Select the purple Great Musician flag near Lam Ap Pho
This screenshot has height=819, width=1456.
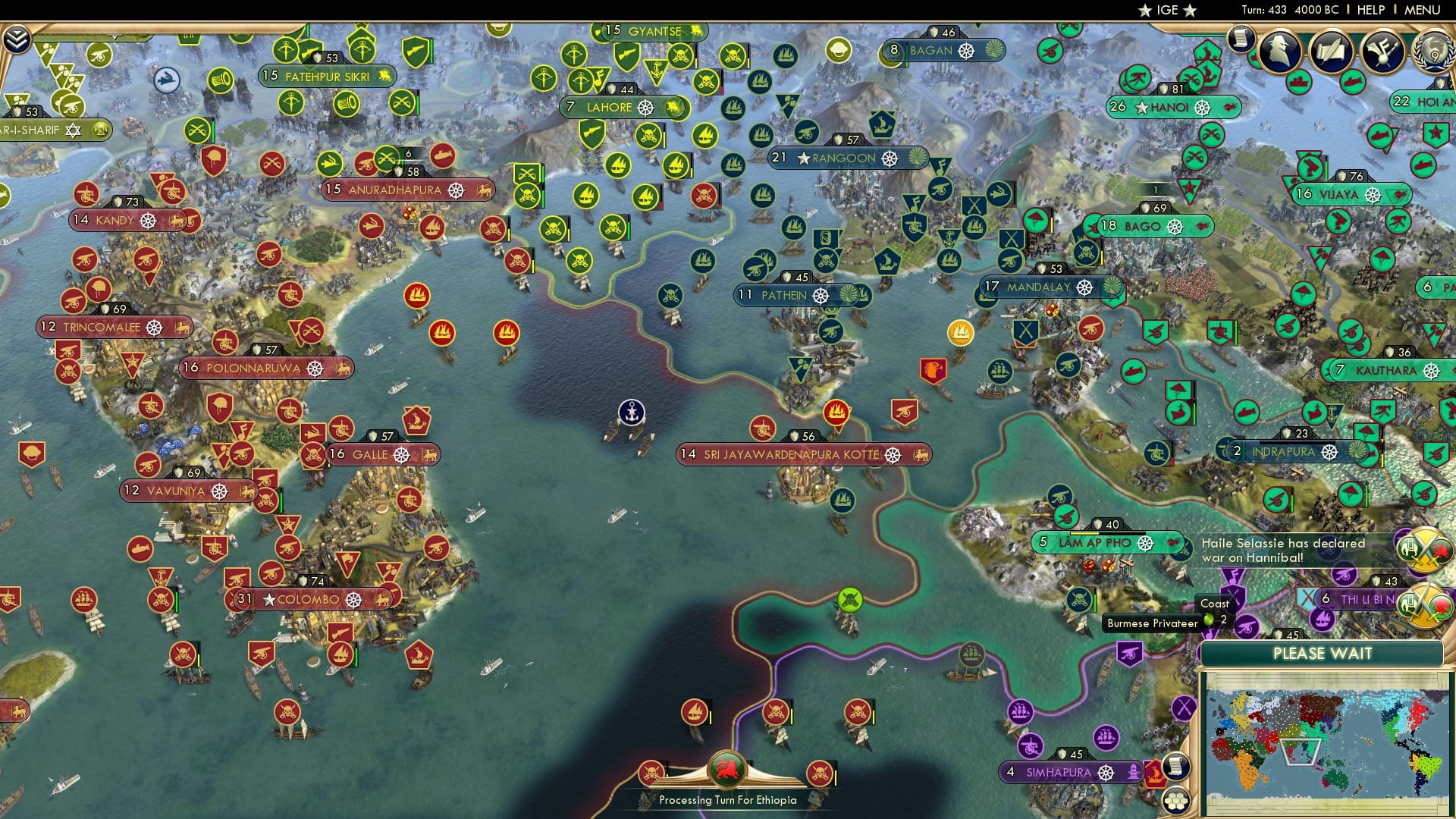[1233, 574]
